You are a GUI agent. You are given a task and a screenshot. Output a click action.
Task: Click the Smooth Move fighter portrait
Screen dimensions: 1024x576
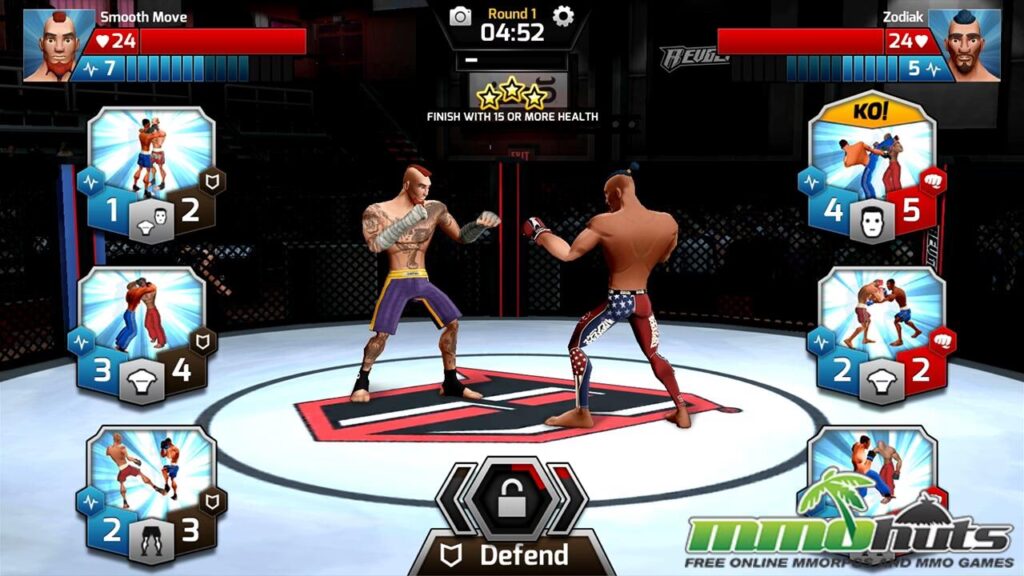[x=58, y=45]
